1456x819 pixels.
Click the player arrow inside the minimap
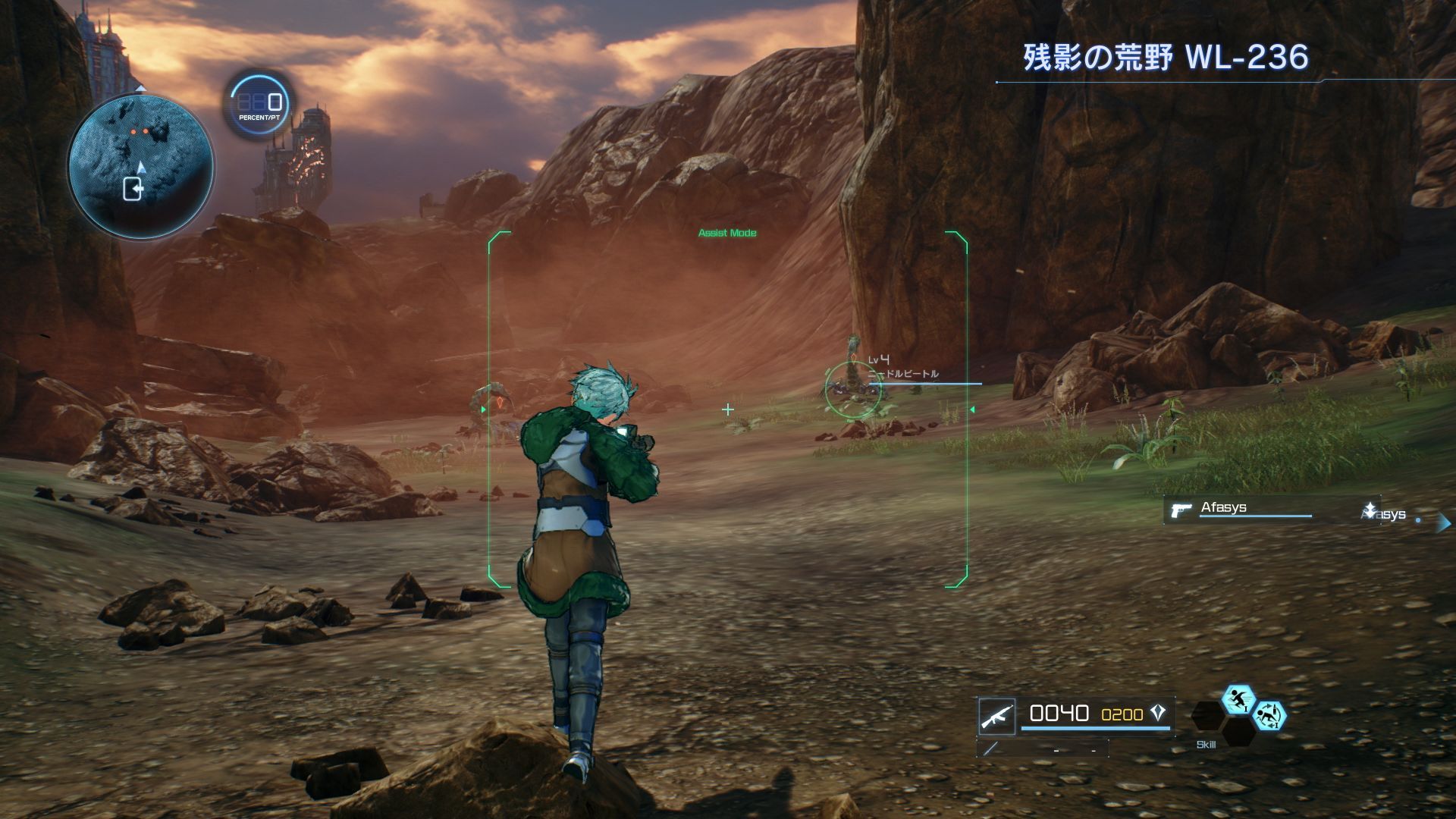pos(141,168)
